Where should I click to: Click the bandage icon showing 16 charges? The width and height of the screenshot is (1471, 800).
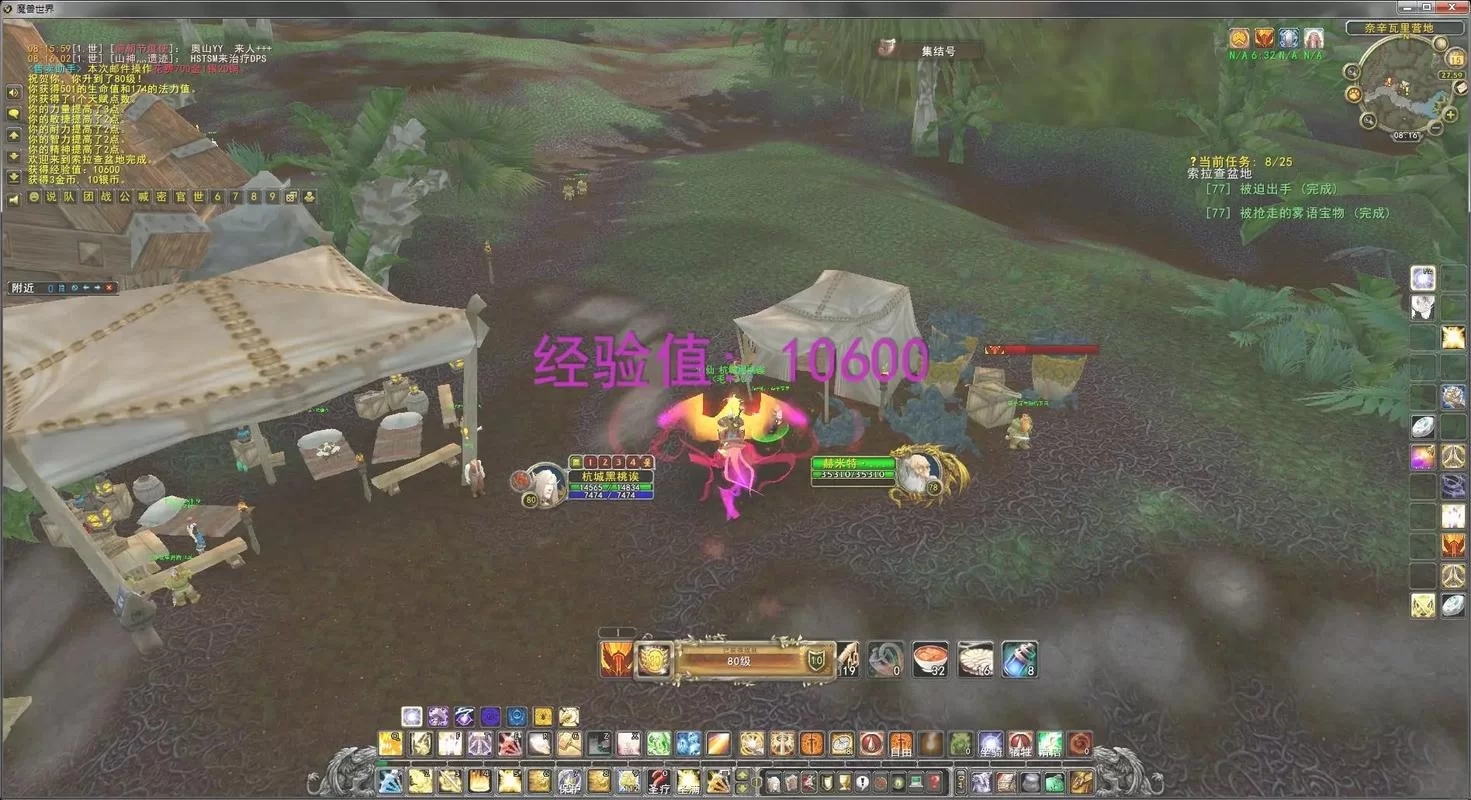[x=975, y=658]
